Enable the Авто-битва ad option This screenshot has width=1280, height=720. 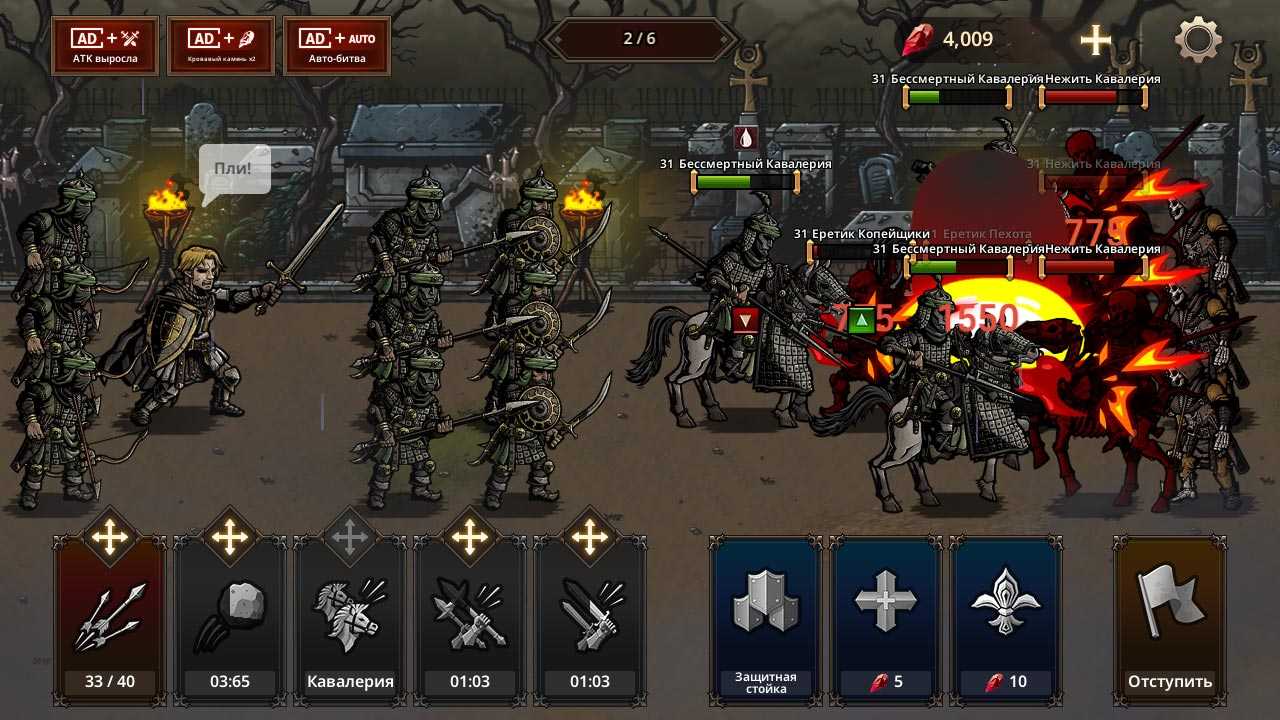pos(337,46)
